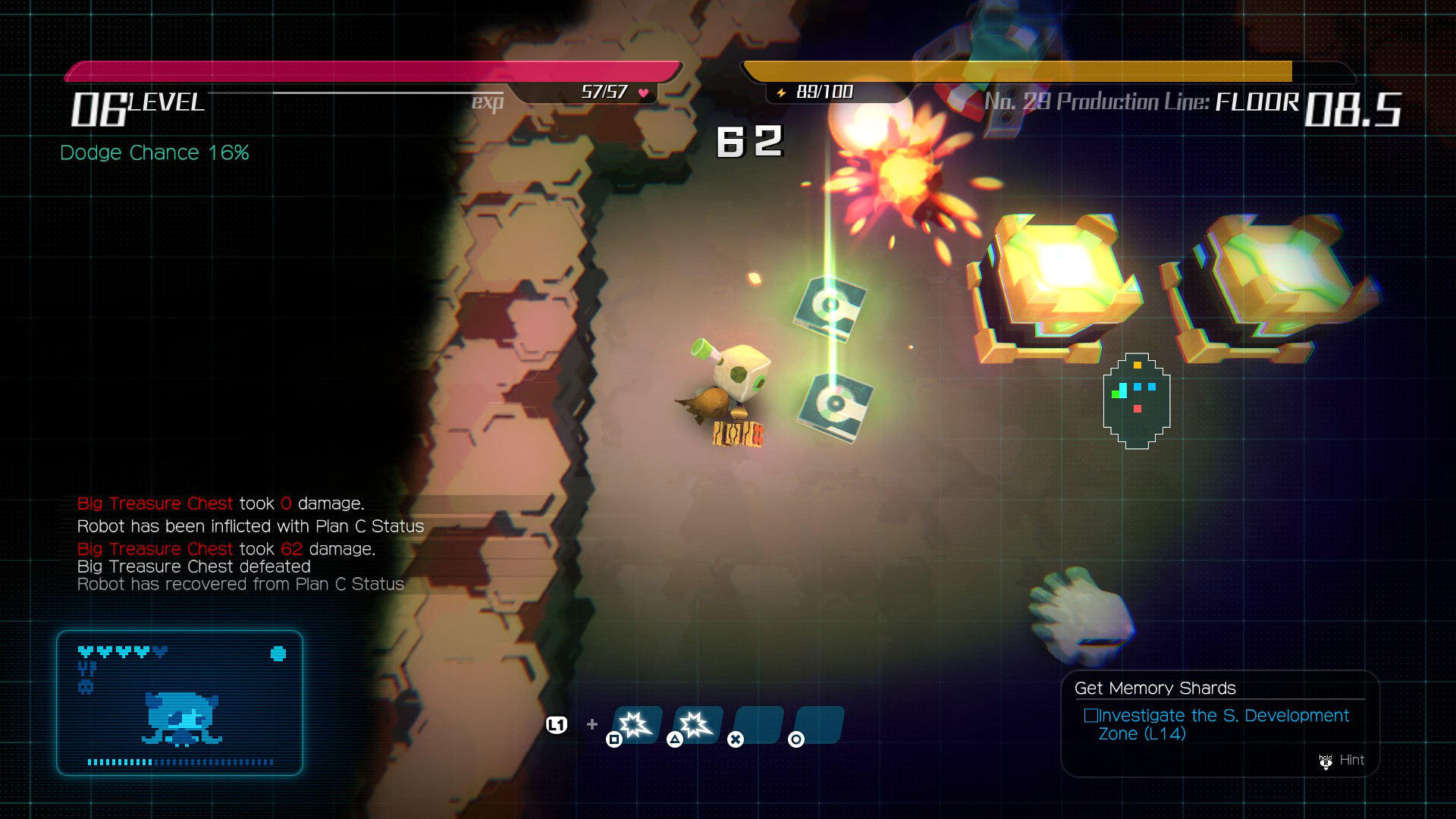
Task: Select the empty skill slot marked with a cross
Action: click(x=758, y=725)
